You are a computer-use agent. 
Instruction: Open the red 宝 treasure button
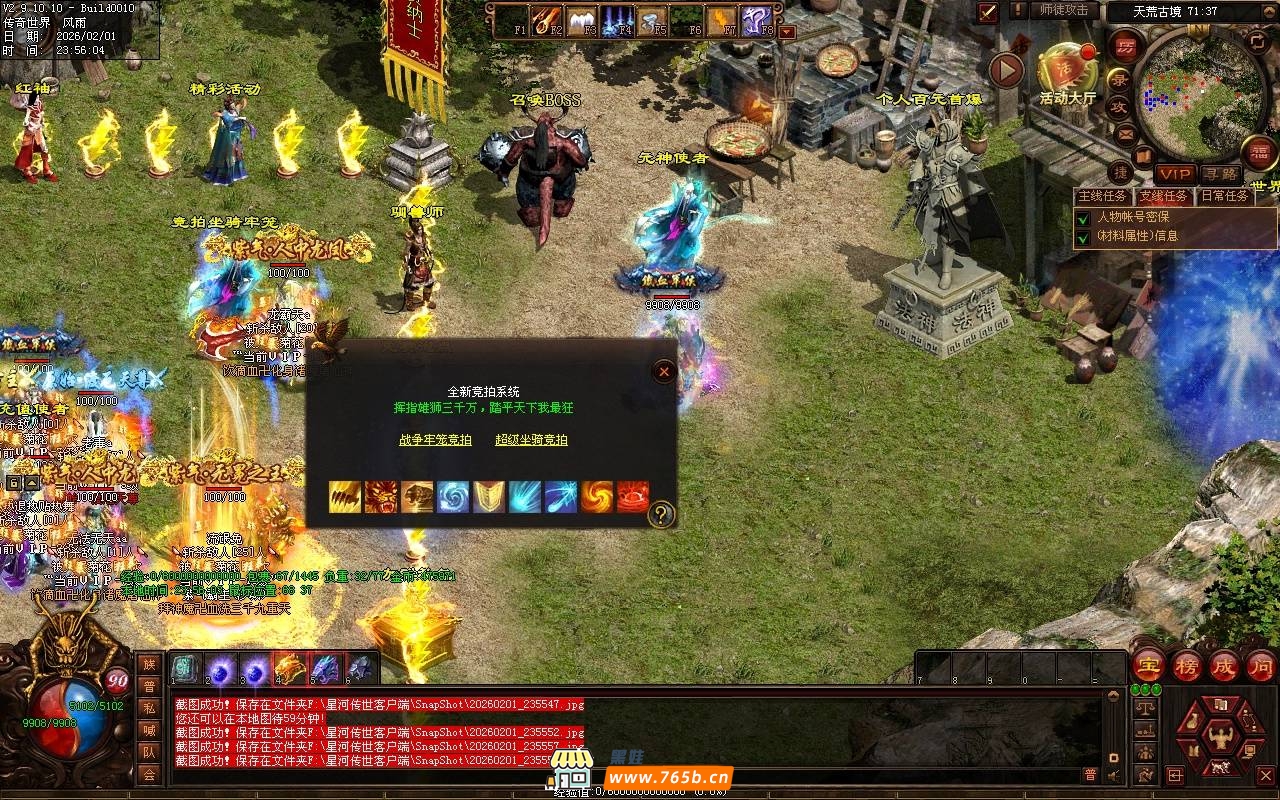[x=1149, y=665]
